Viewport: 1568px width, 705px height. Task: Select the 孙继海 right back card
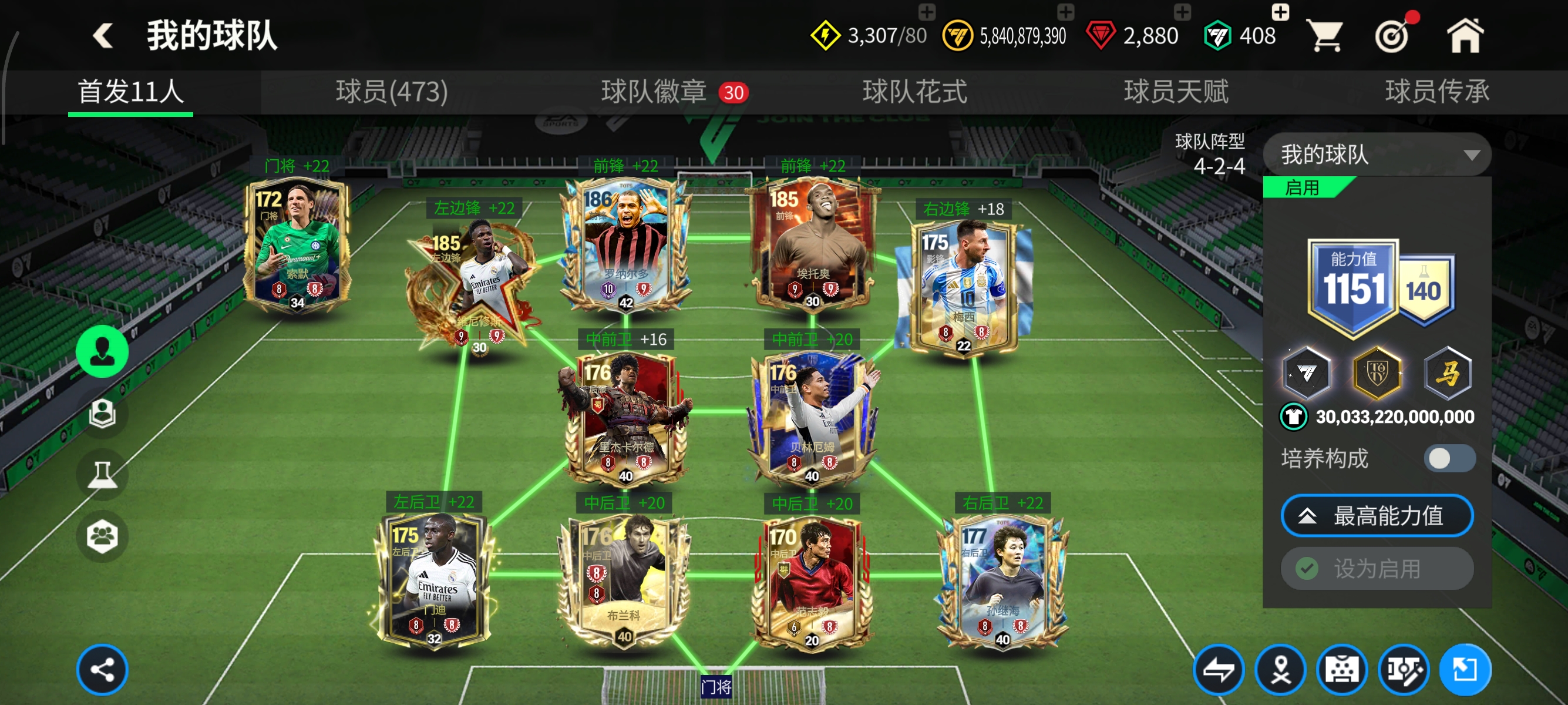click(1002, 582)
